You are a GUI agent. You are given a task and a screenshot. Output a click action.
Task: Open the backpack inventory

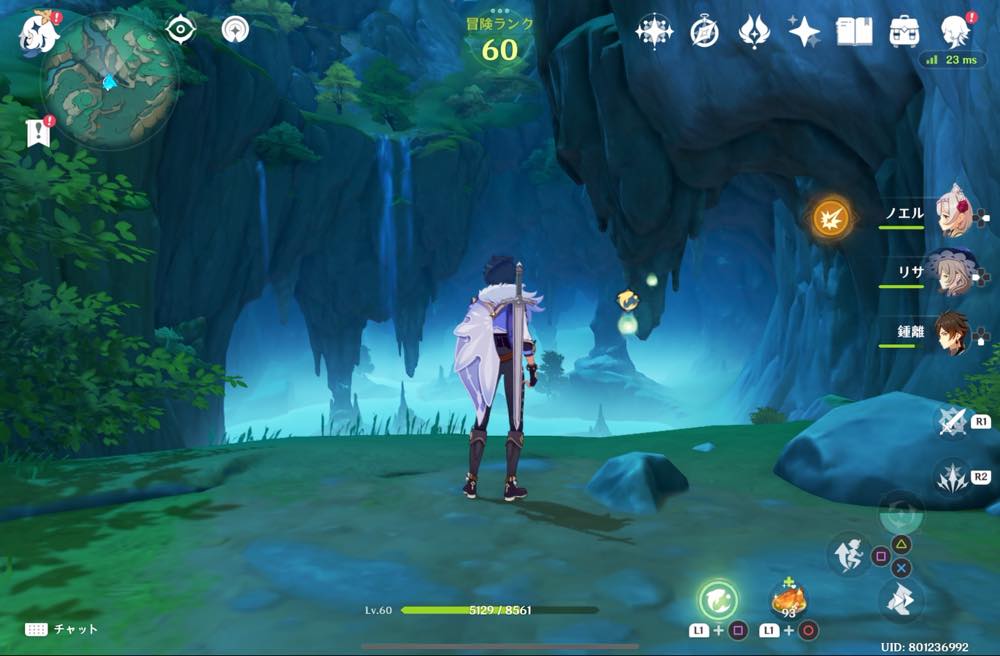[905, 32]
